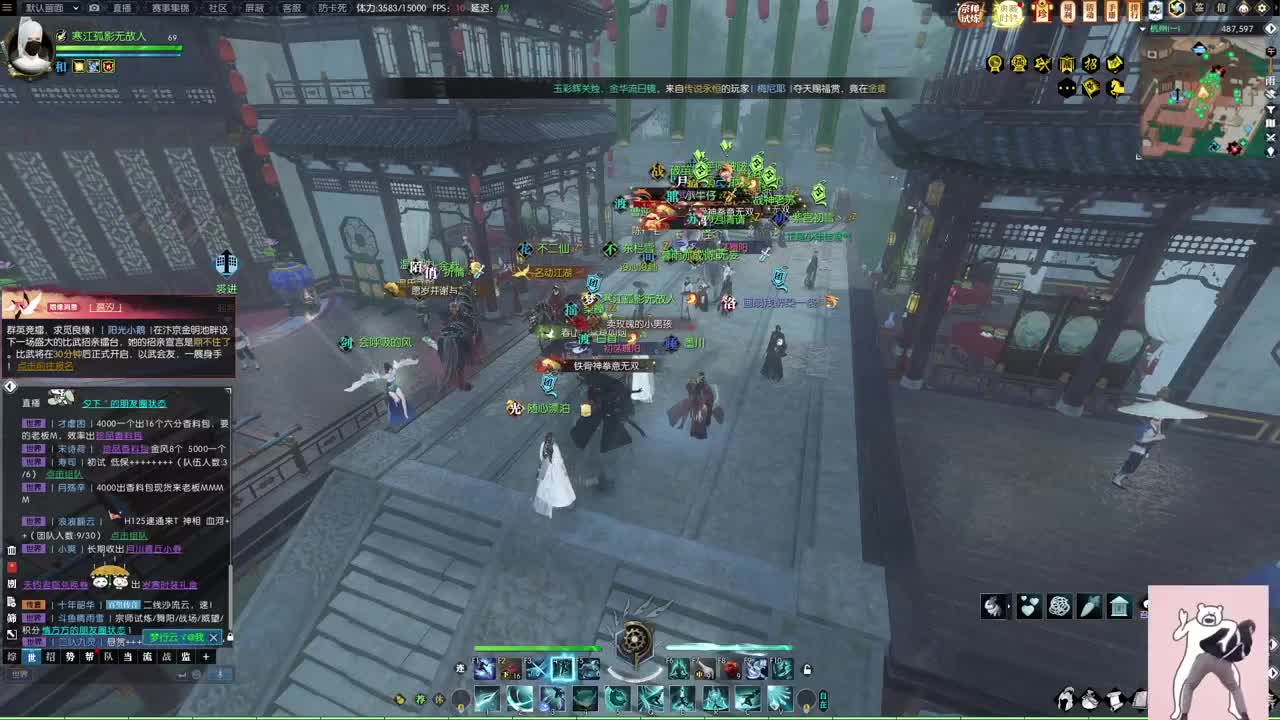The width and height of the screenshot is (1280, 720).
Task: Click the 客服 customer service button
Action: click(x=291, y=7)
